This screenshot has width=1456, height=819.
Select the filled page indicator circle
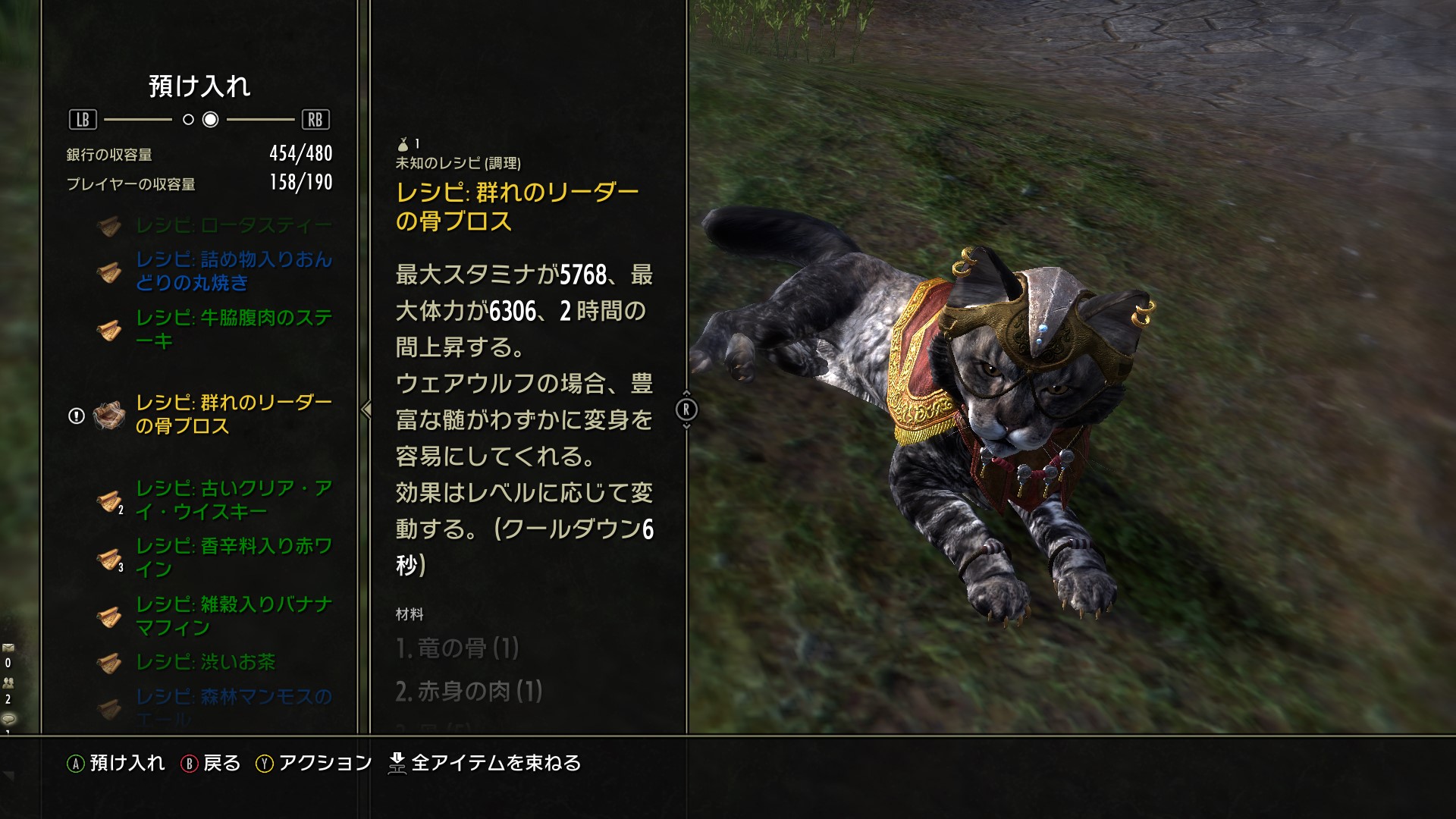212,119
